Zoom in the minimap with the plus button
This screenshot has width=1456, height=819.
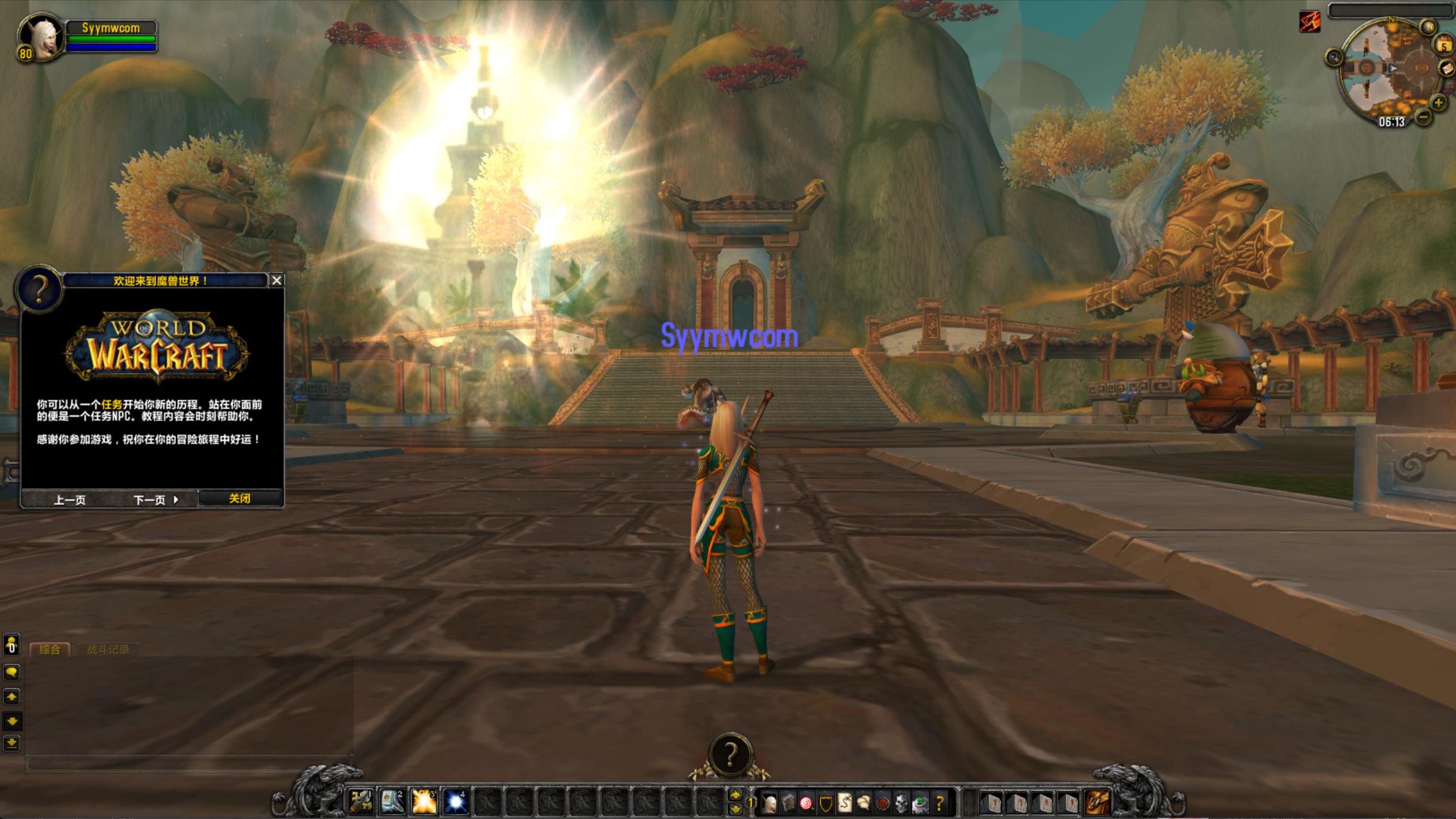[x=1439, y=103]
